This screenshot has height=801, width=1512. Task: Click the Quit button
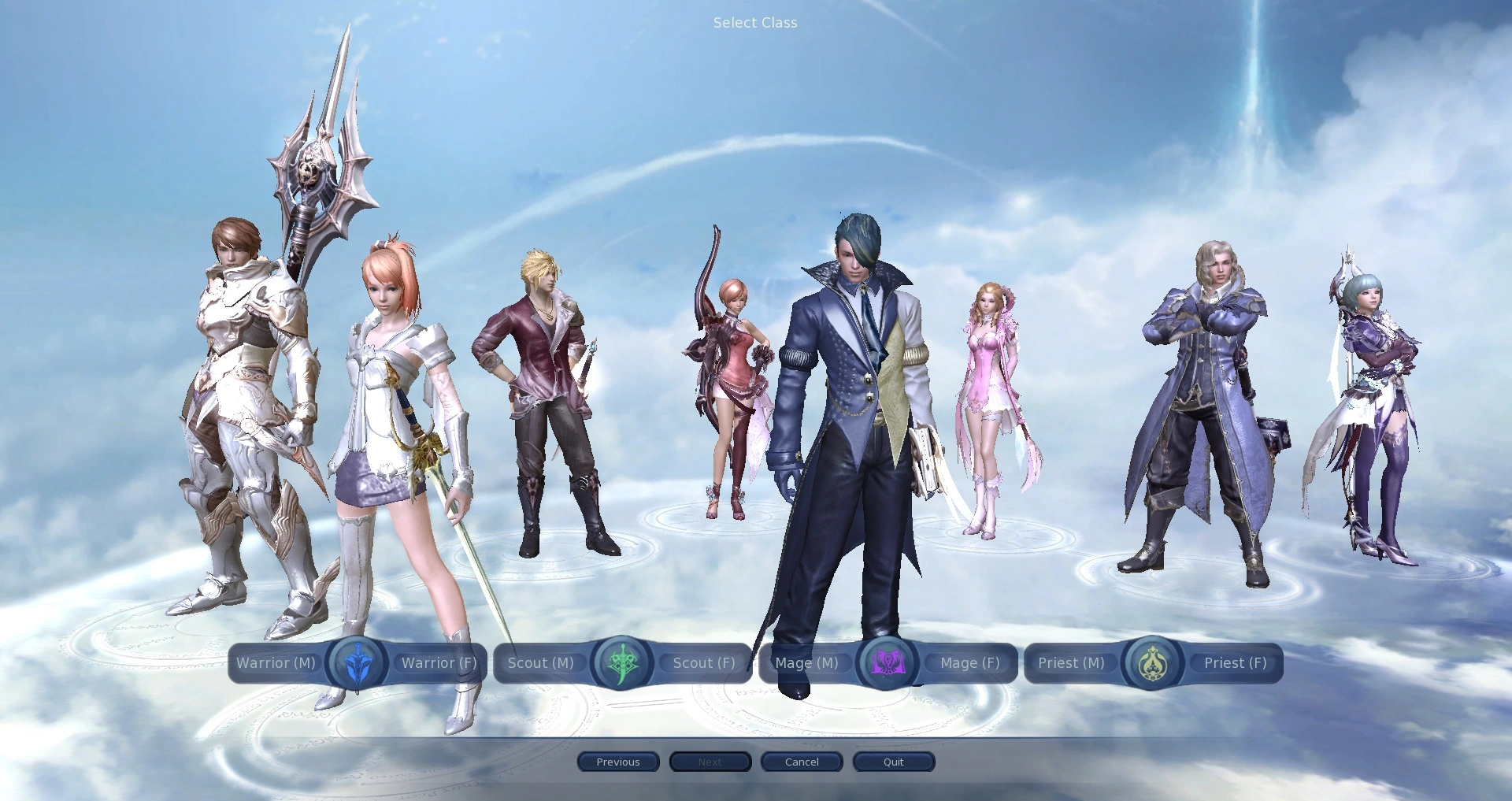[x=893, y=762]
